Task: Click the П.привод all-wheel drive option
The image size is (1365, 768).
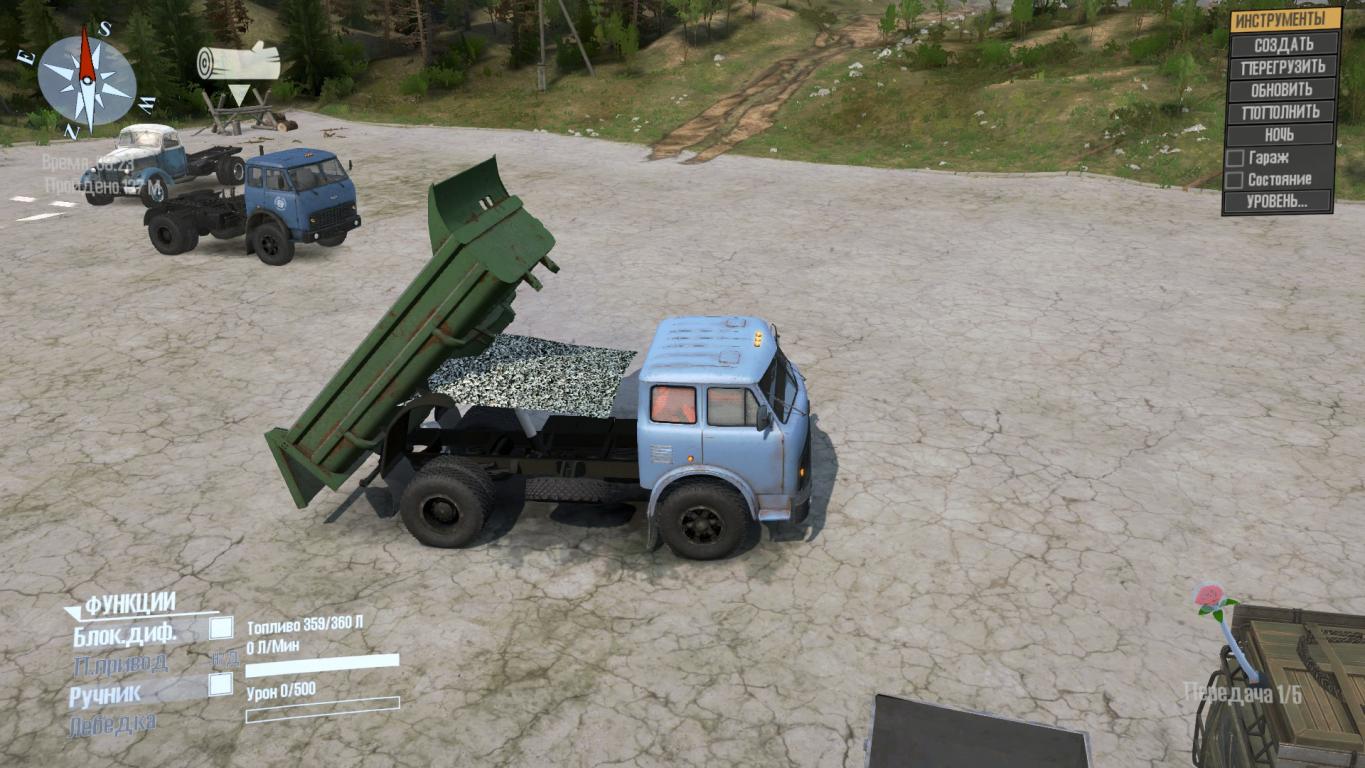Action: [x=120, y=663]
